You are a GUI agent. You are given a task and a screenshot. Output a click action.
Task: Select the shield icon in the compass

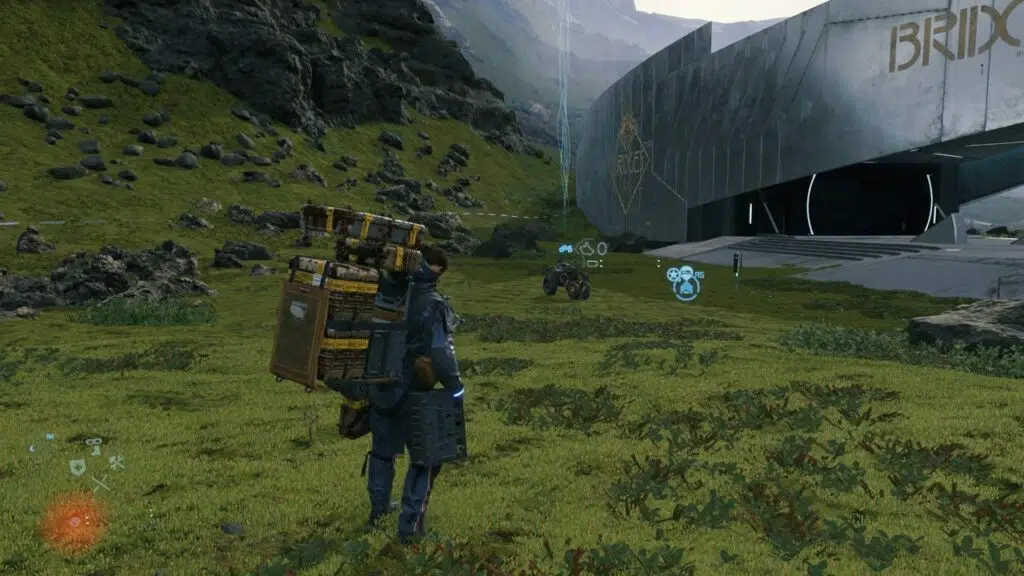tap(77, 467)
